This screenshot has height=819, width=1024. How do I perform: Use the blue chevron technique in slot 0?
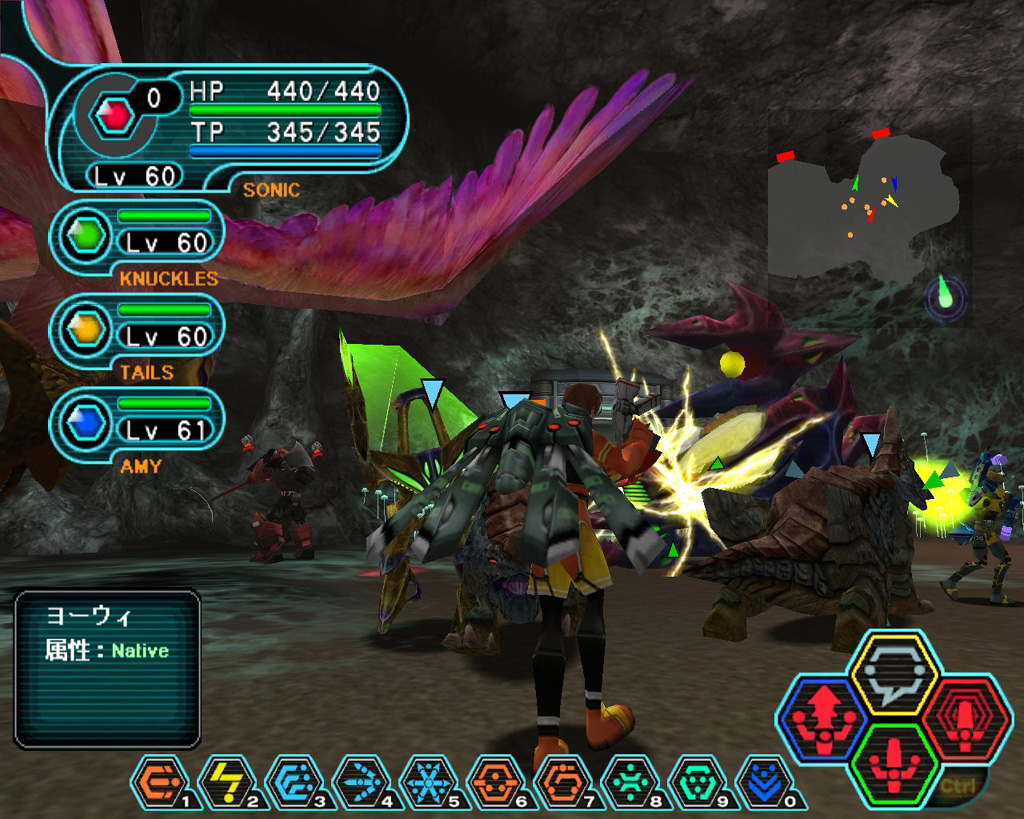(763, 781)
